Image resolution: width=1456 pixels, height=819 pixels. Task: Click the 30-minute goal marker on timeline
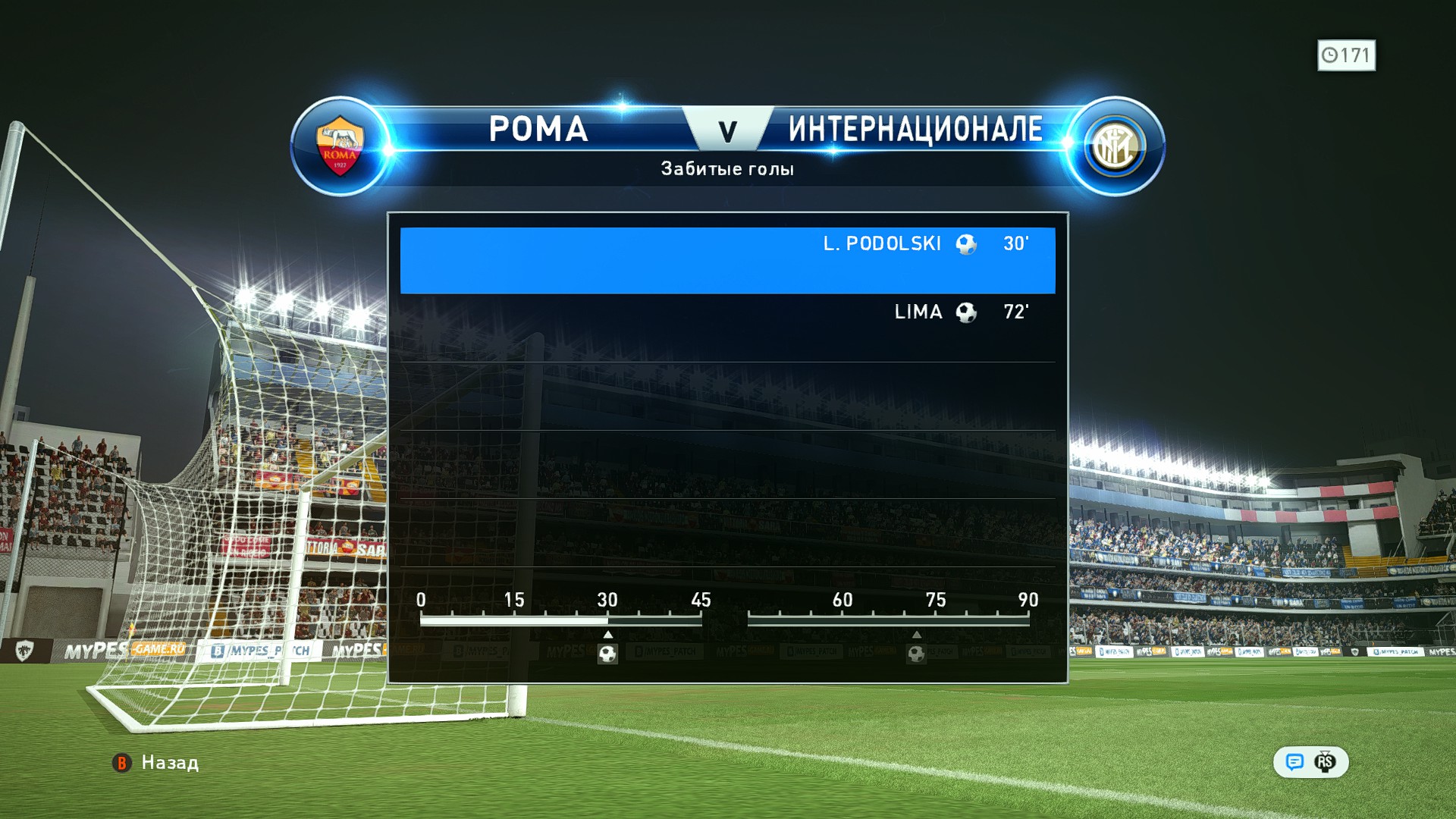607,653
